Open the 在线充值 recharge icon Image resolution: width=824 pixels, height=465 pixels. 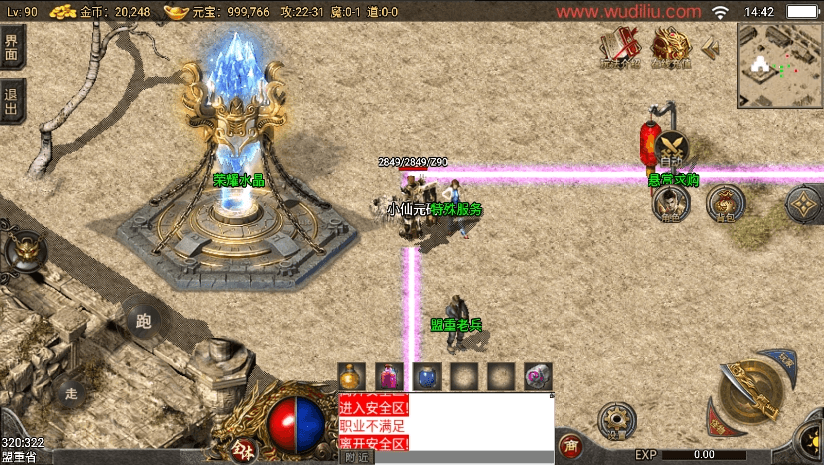672,46
